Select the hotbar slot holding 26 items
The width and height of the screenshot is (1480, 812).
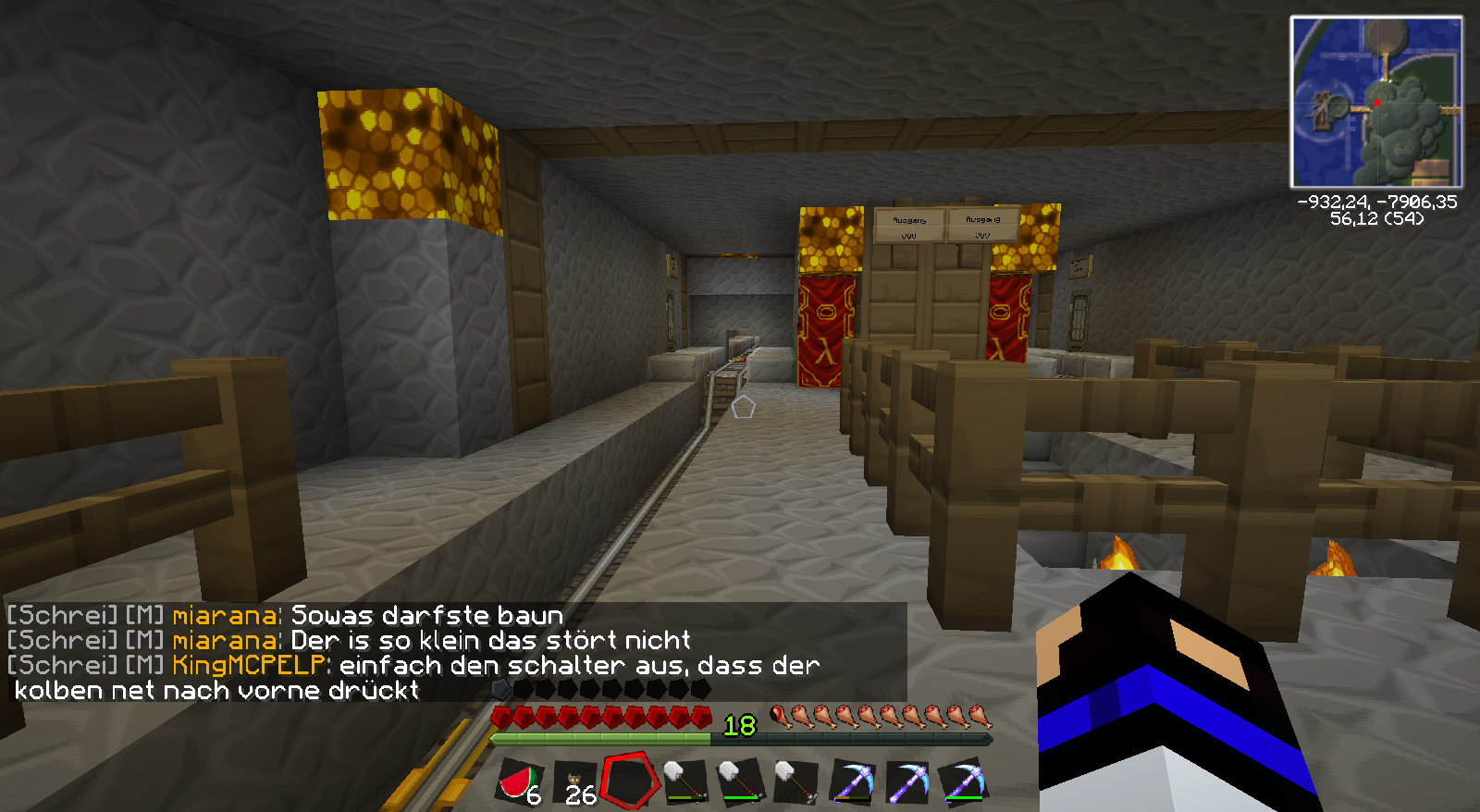tap(576, 782)
